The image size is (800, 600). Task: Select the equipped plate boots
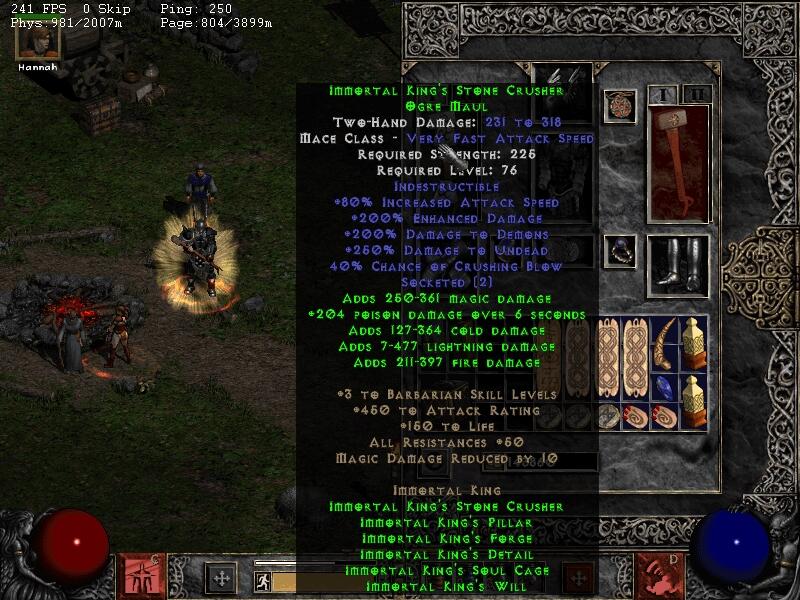678,263
